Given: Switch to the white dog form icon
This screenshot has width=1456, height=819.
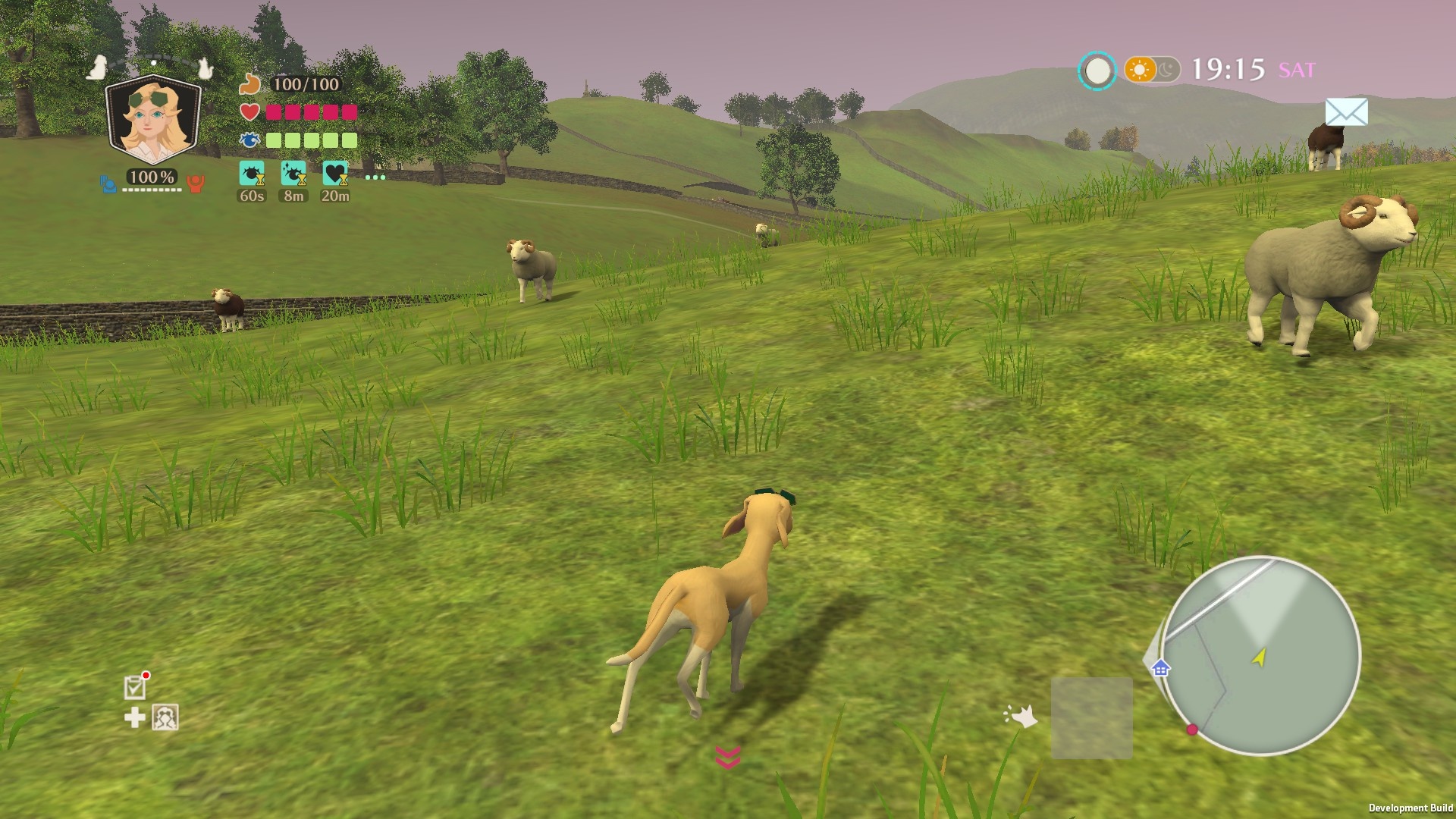Looking at the screenshot, I should pyautogui.click(x=96, y=67).
